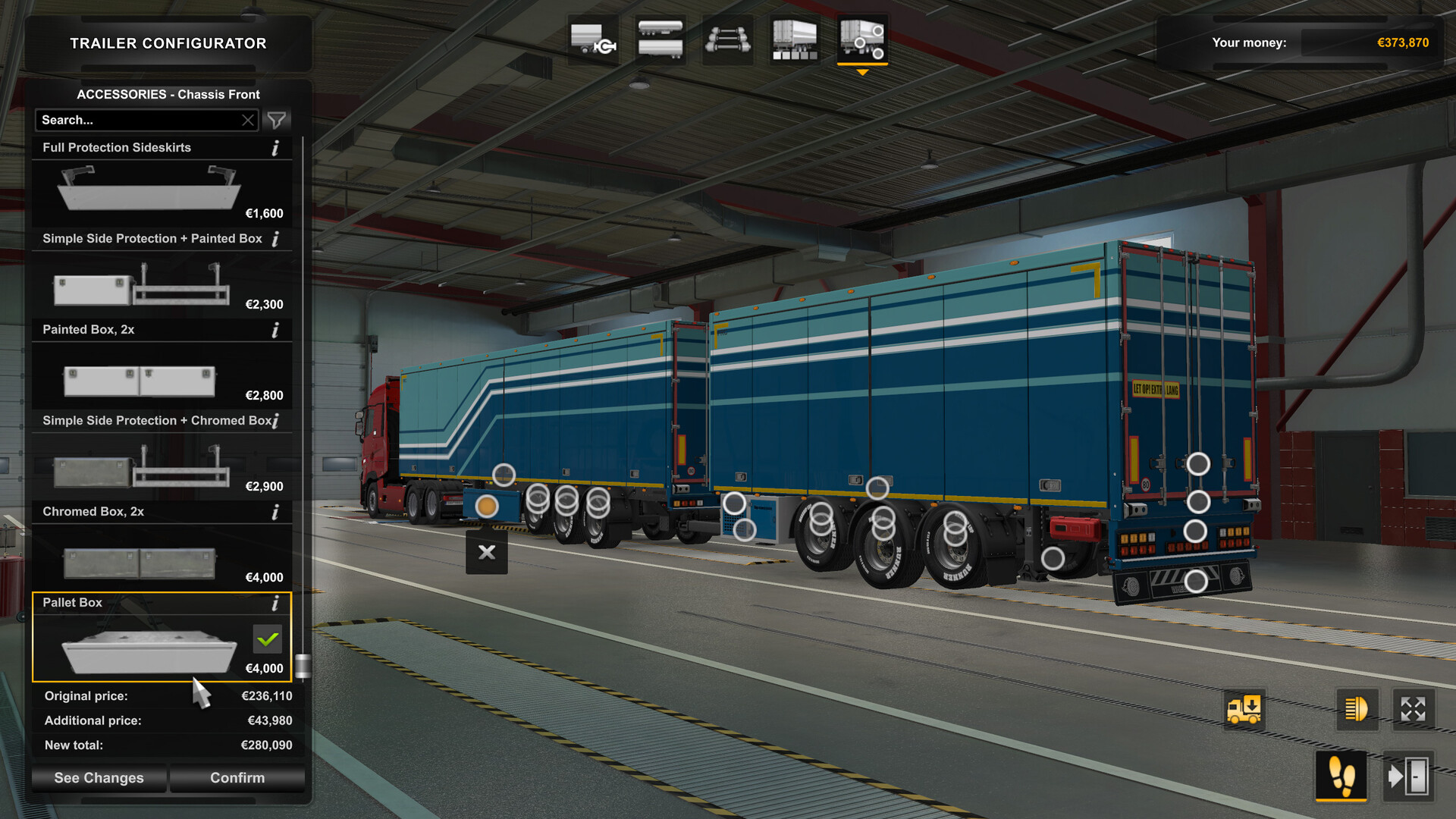Uncheck the Pallet Box green checkmark
This screenshot has height=819, width=1456.
click(x=267, y=640)
